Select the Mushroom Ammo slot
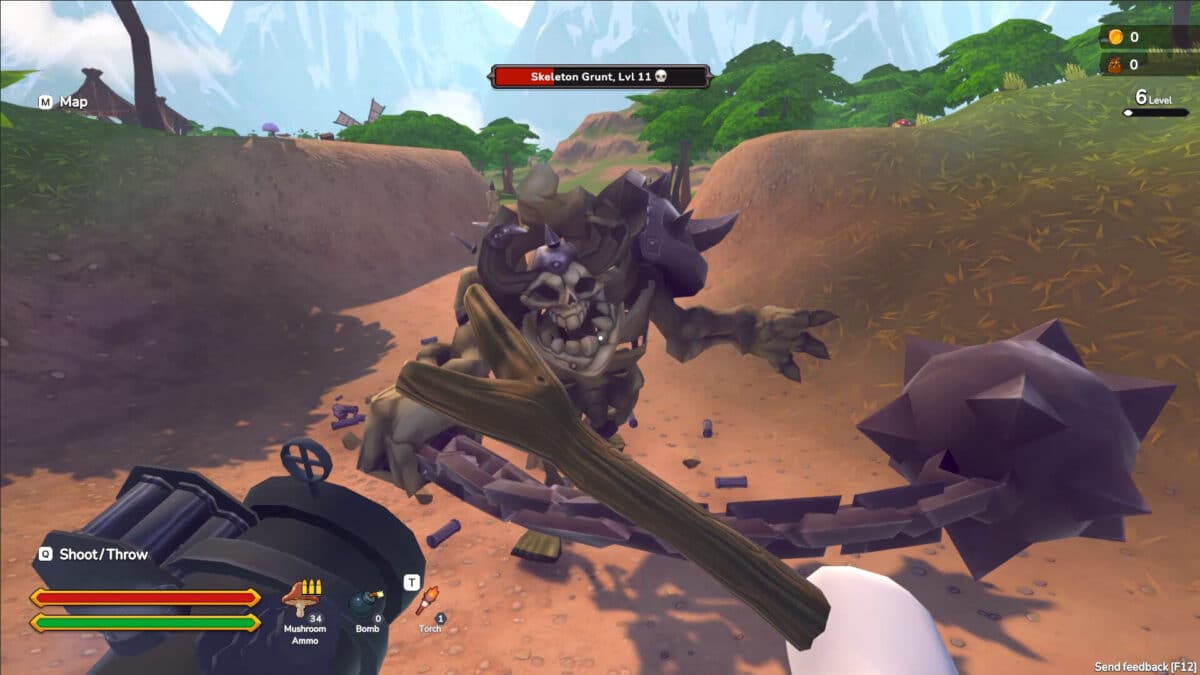Viewport: 1200px width, 675px height. (x=304, y=606)
